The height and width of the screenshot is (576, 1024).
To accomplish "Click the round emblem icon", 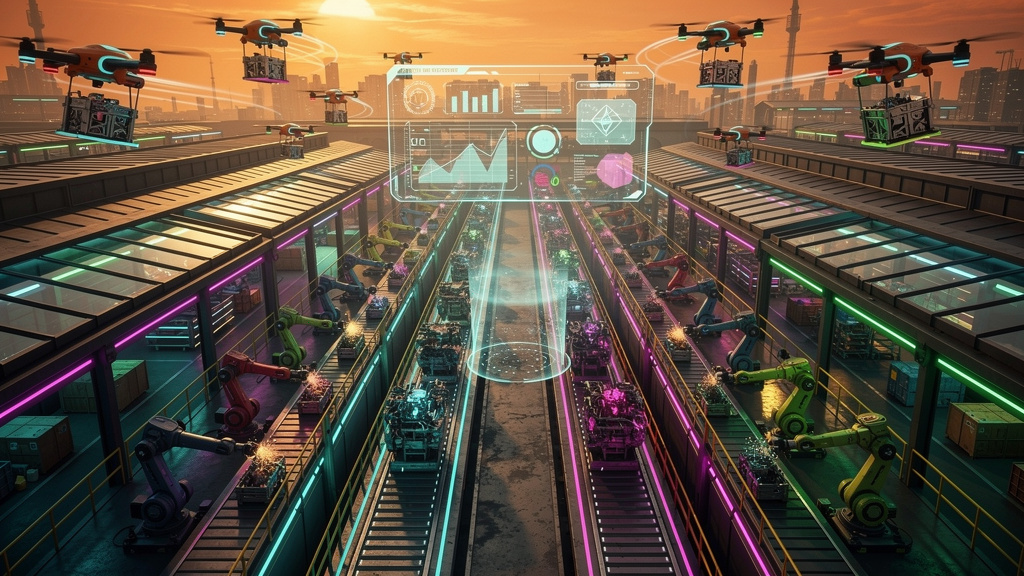I will 420,98.
